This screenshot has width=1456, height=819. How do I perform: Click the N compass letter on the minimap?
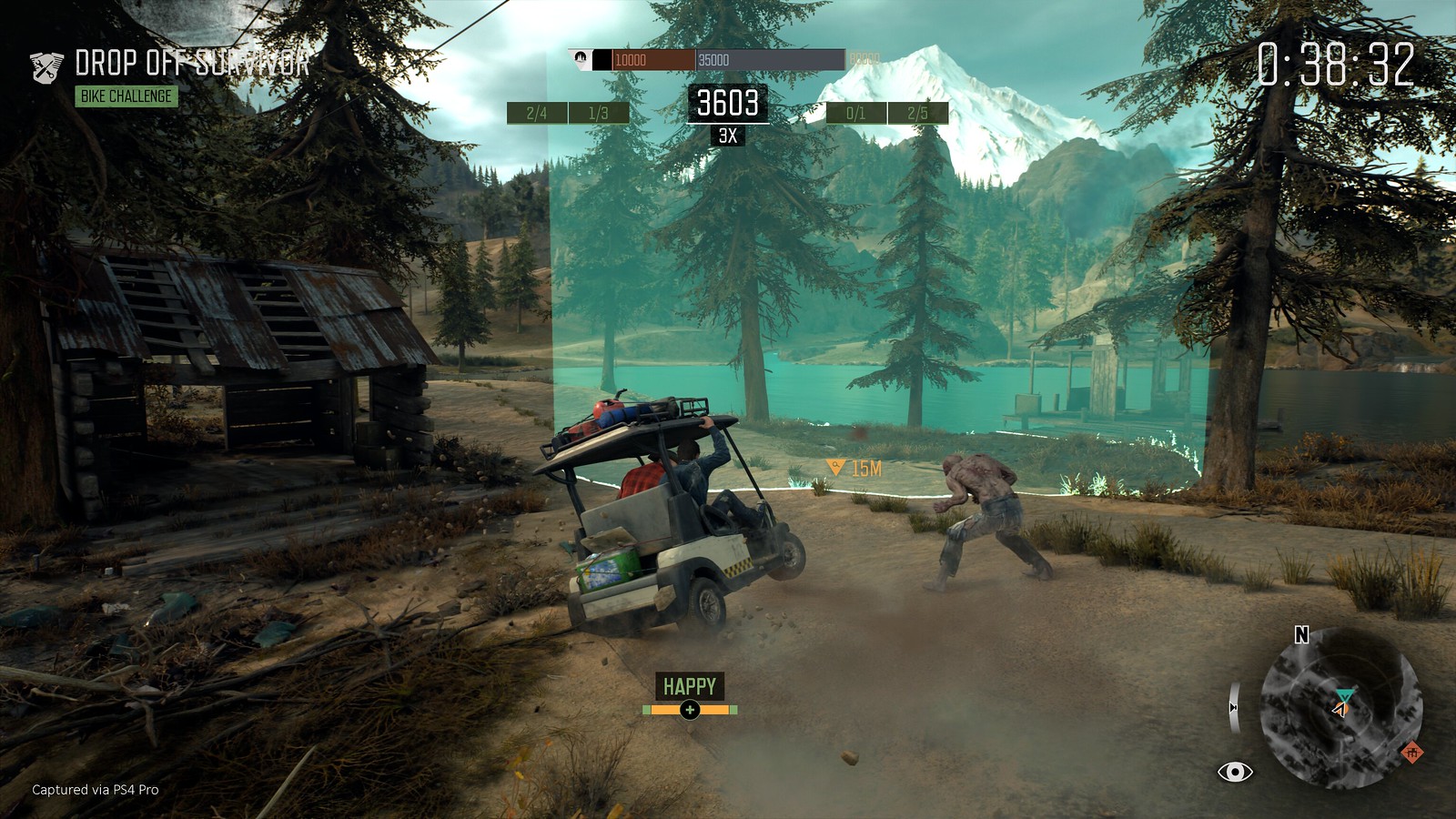pyautogui.click(x=1300, y=633)
